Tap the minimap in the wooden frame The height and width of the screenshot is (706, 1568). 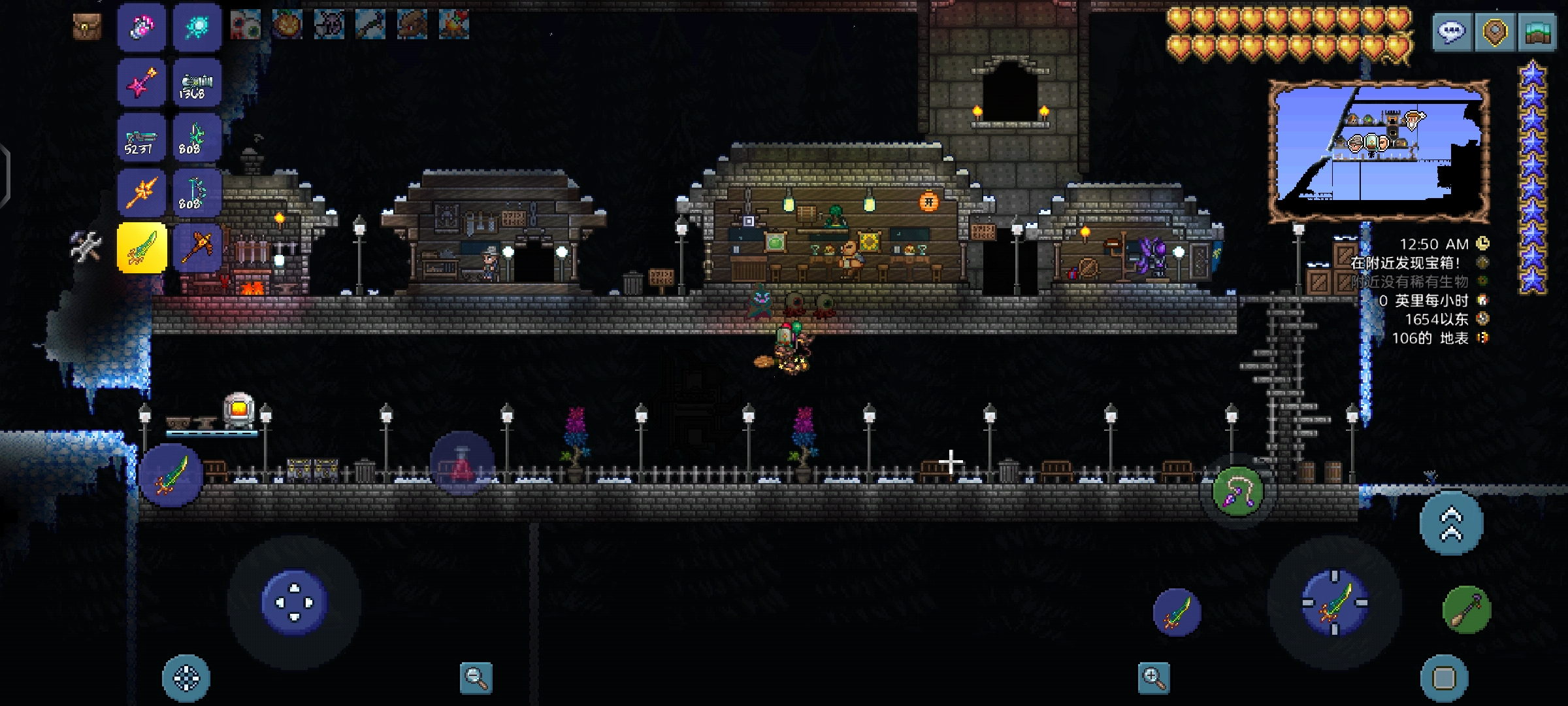pyautogui.click(x=1379, y=152)
